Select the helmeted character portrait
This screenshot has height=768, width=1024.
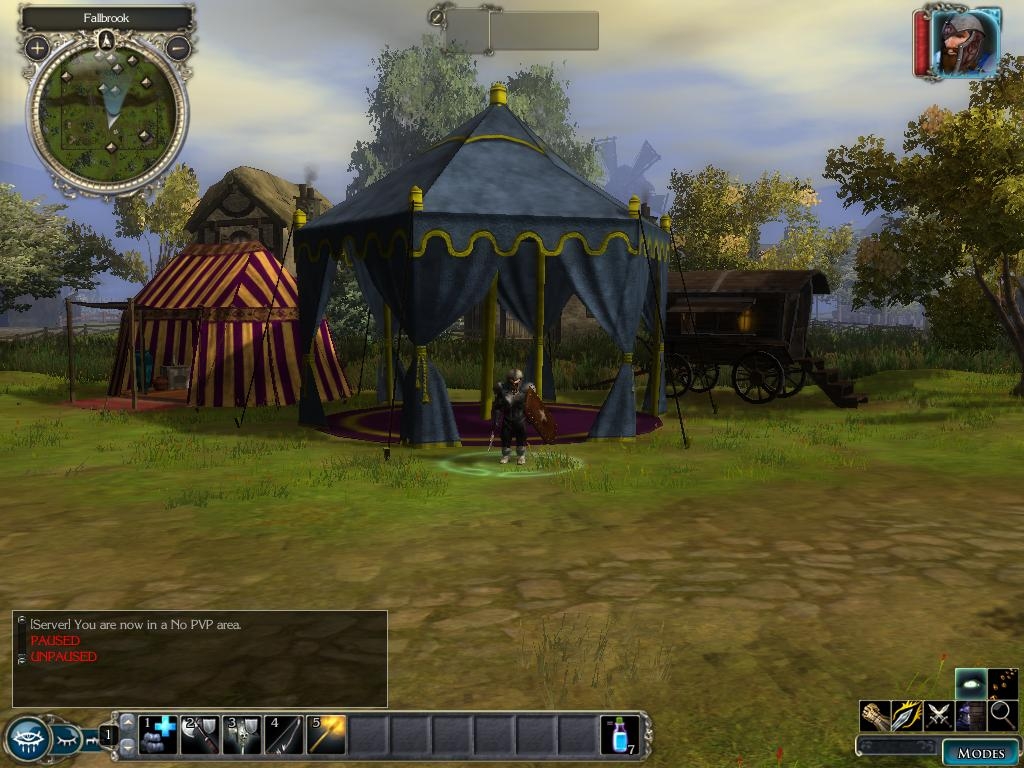click(x=964, y=44)
